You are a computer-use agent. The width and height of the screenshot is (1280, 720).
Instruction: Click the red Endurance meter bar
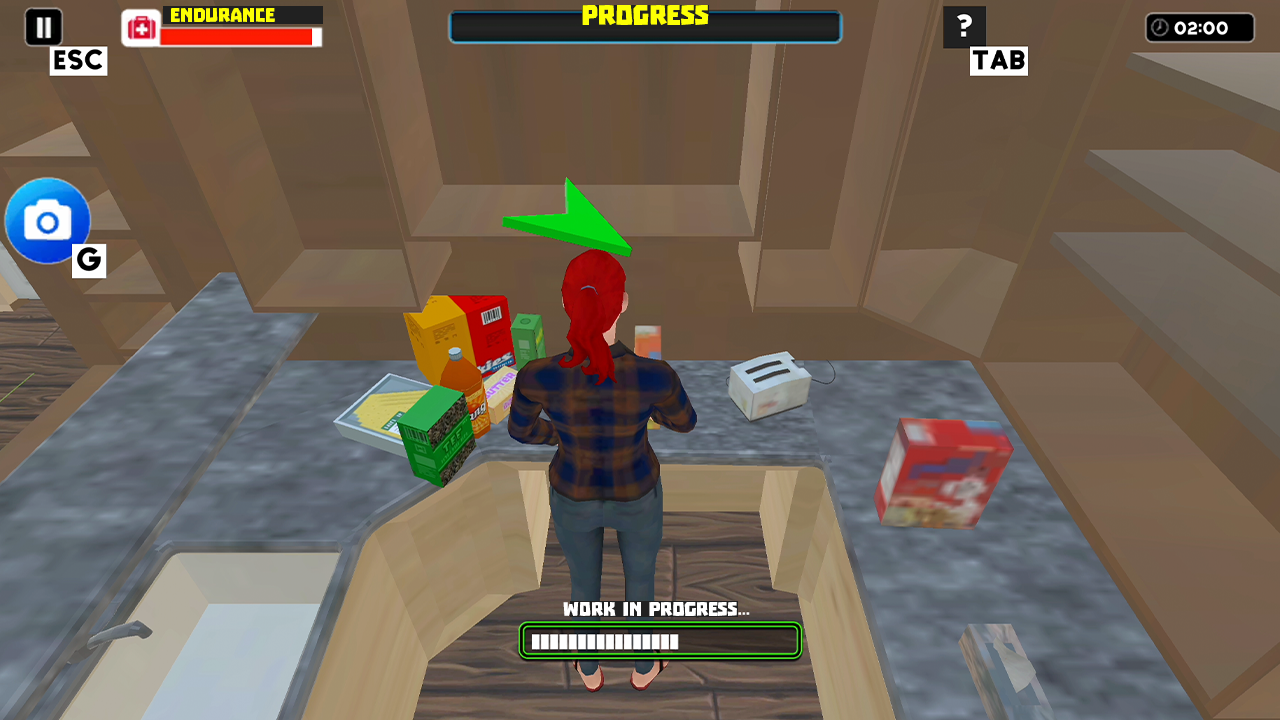pos(240,37)
